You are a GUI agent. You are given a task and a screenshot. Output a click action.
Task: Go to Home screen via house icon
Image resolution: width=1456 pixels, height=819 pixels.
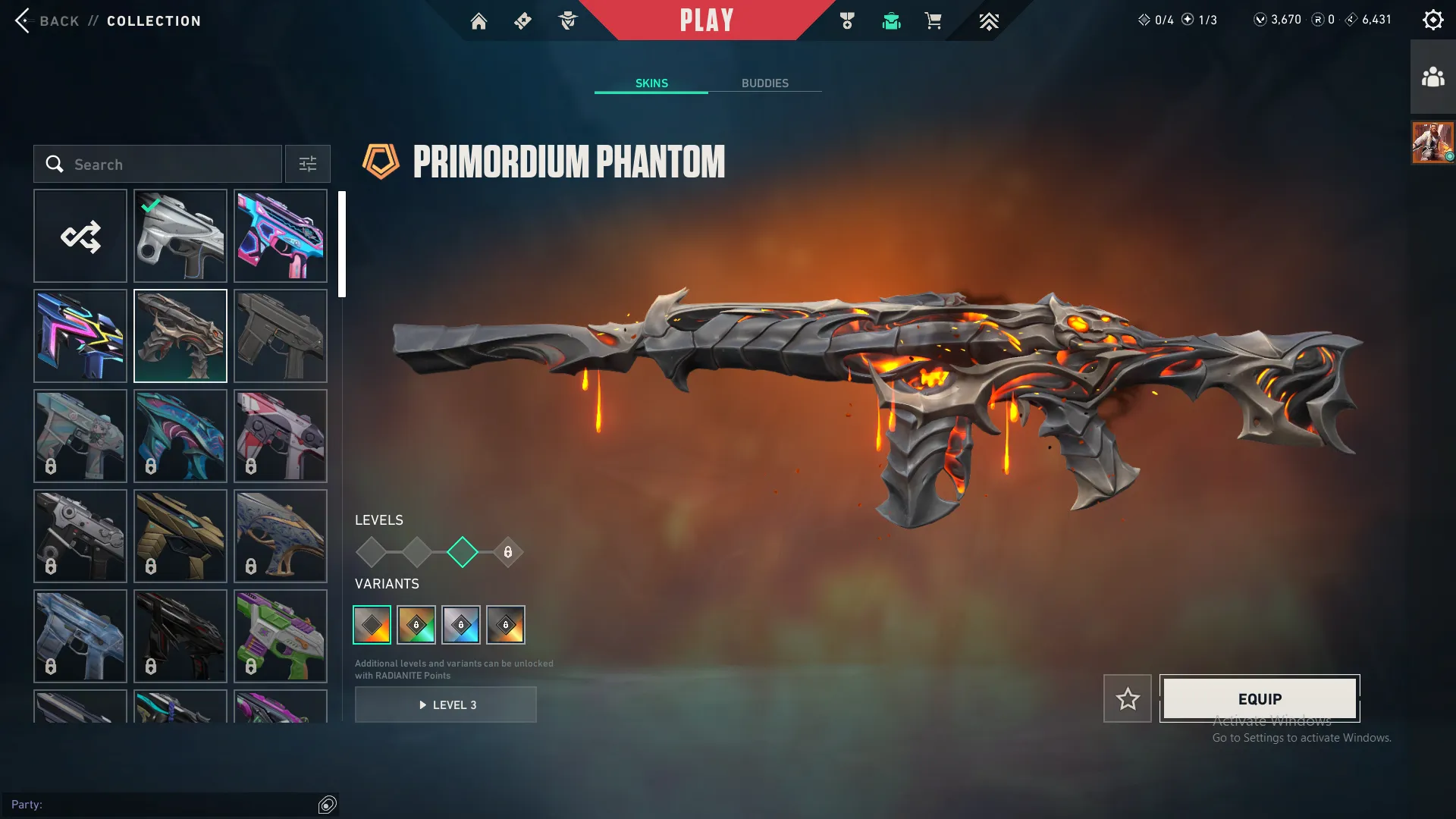tap(479, 20)
